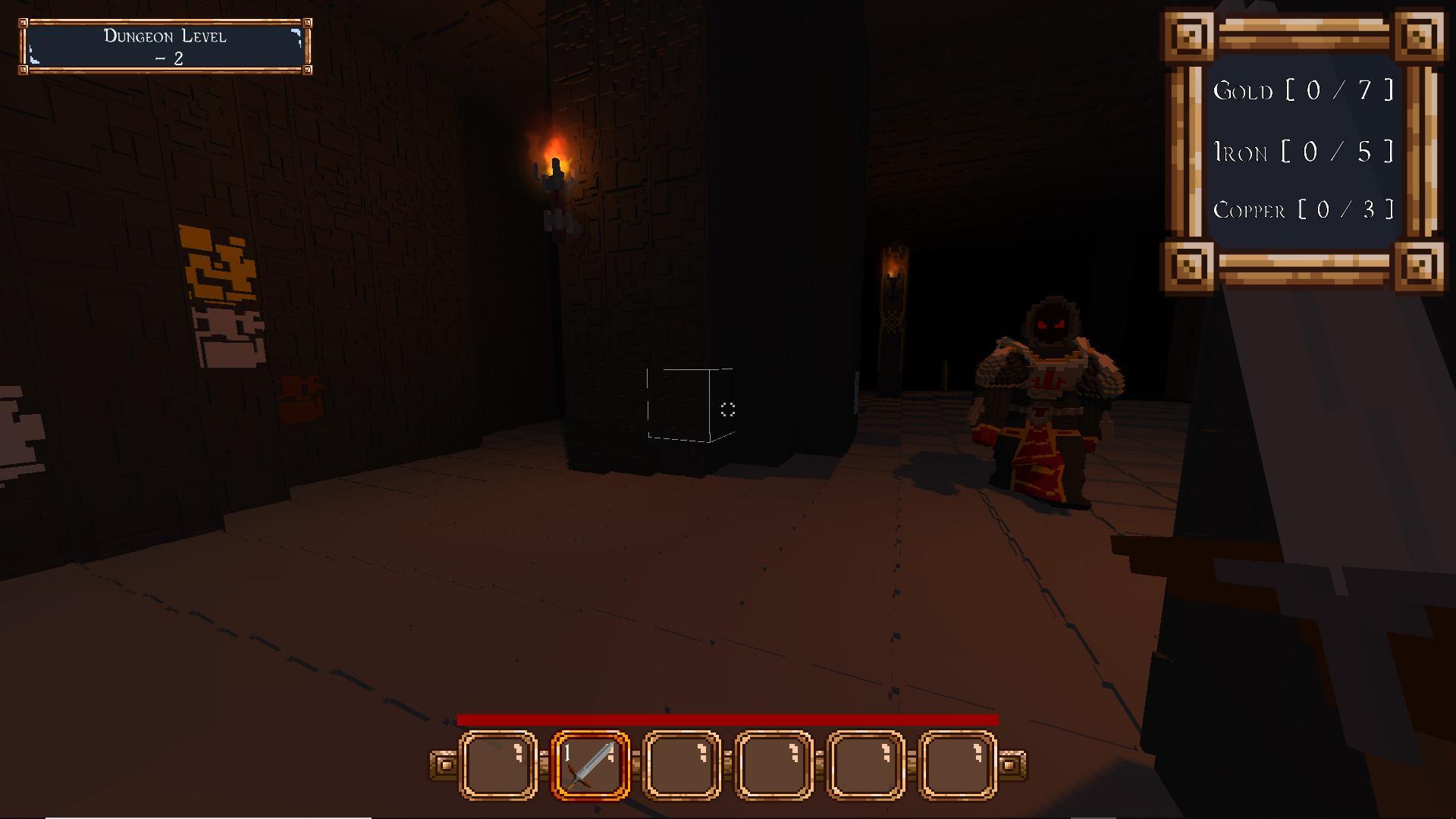Click the Gold [ 0 / 7 ] quota text

tap(1303, 91)
